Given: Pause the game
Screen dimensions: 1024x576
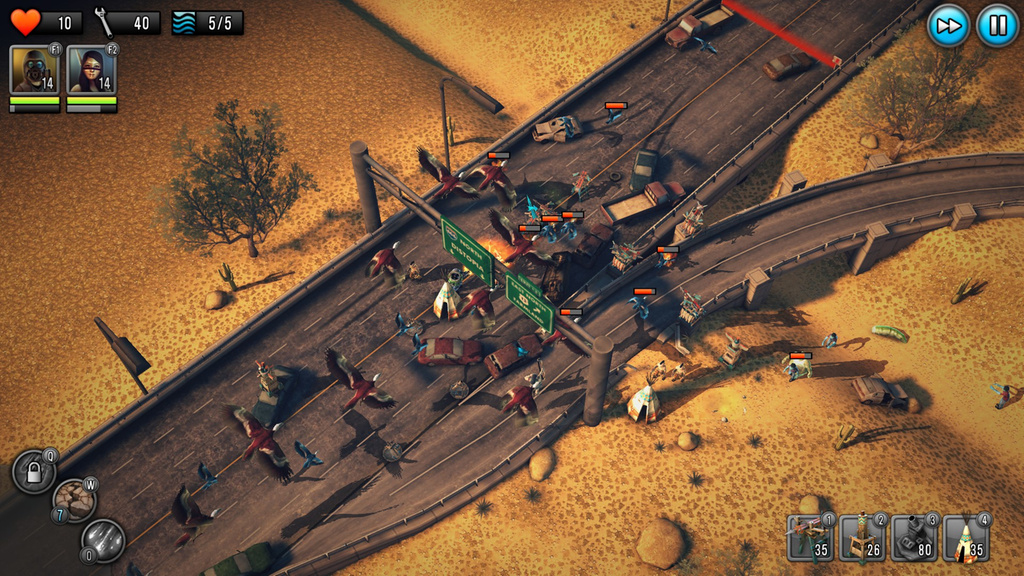Looking at the screenshot, I should (x=997, y=25).
